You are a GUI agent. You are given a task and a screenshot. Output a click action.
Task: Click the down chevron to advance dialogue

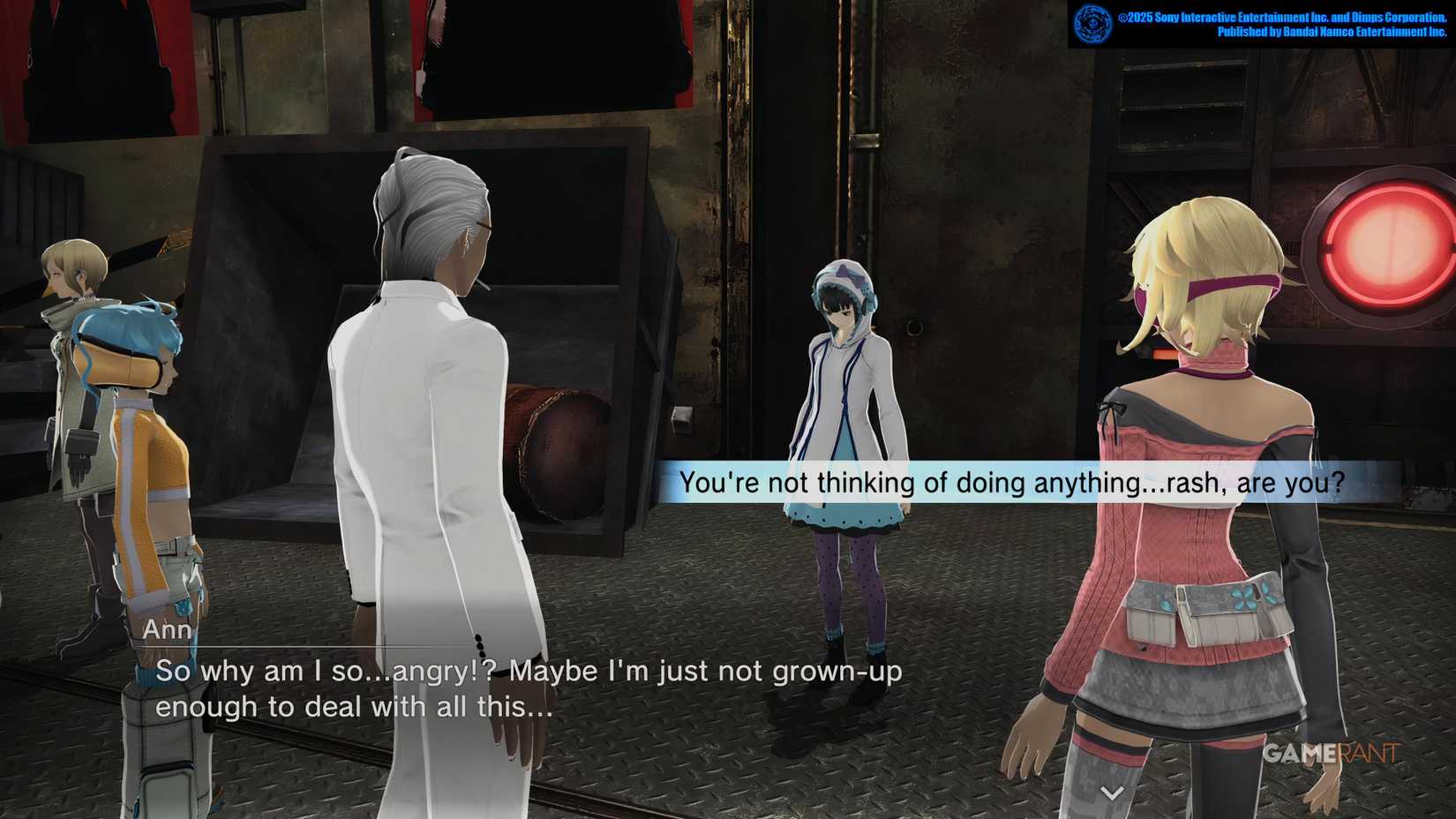coord(1110,793)
